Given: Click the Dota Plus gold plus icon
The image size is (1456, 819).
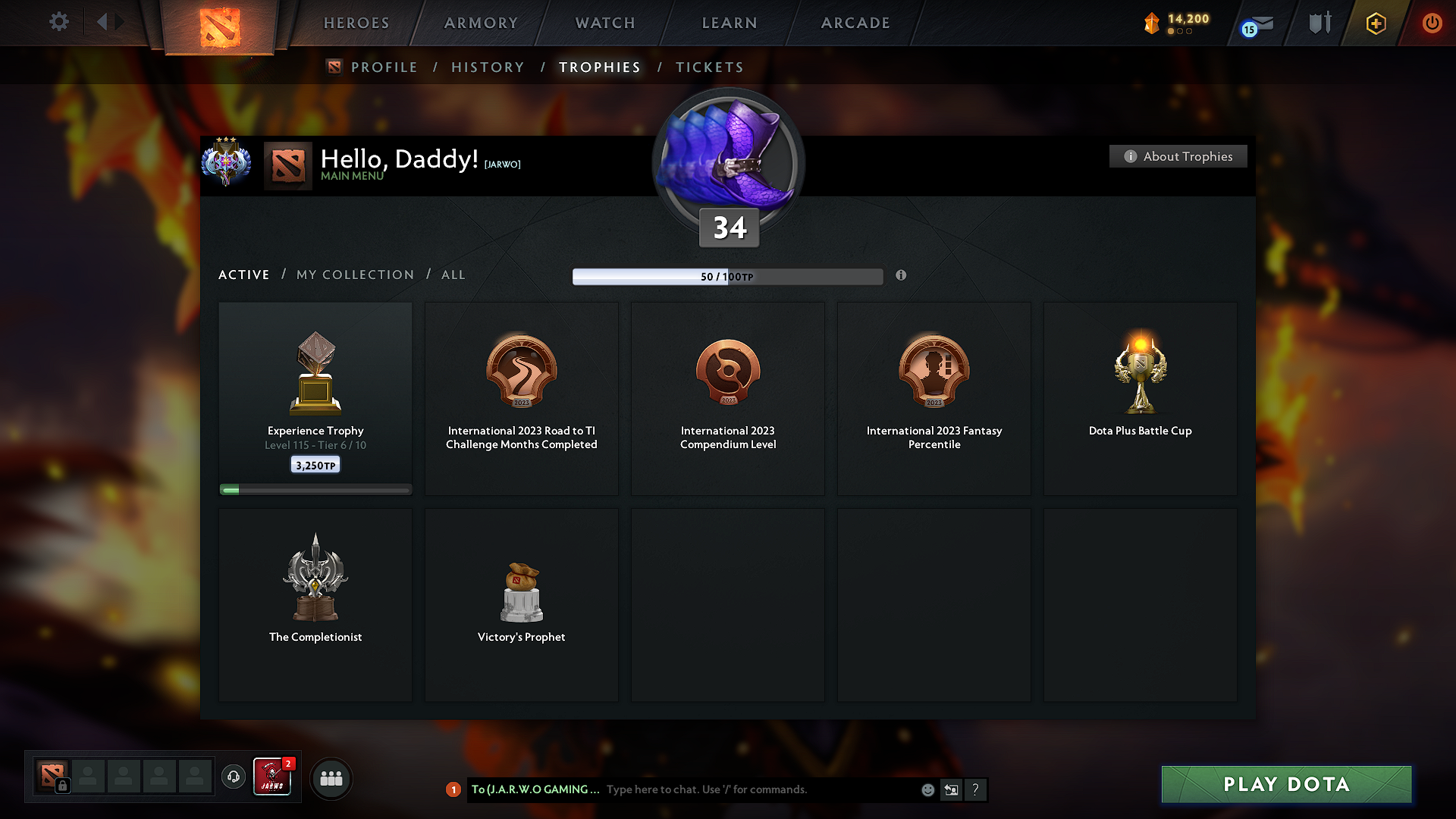Looking at the screenshot, I should pos(1375,23).
